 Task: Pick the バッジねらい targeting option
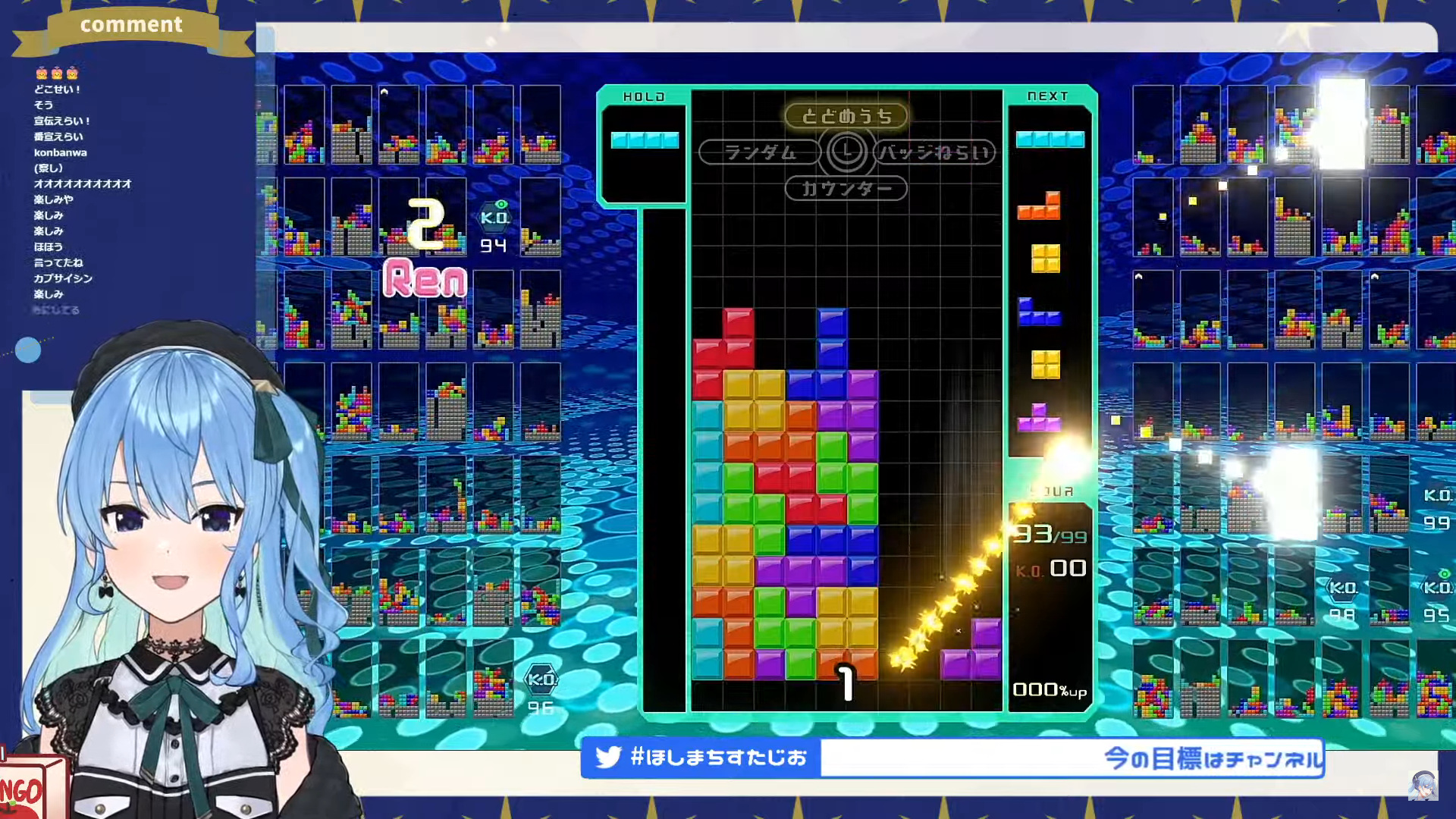(x=934, y=152)
